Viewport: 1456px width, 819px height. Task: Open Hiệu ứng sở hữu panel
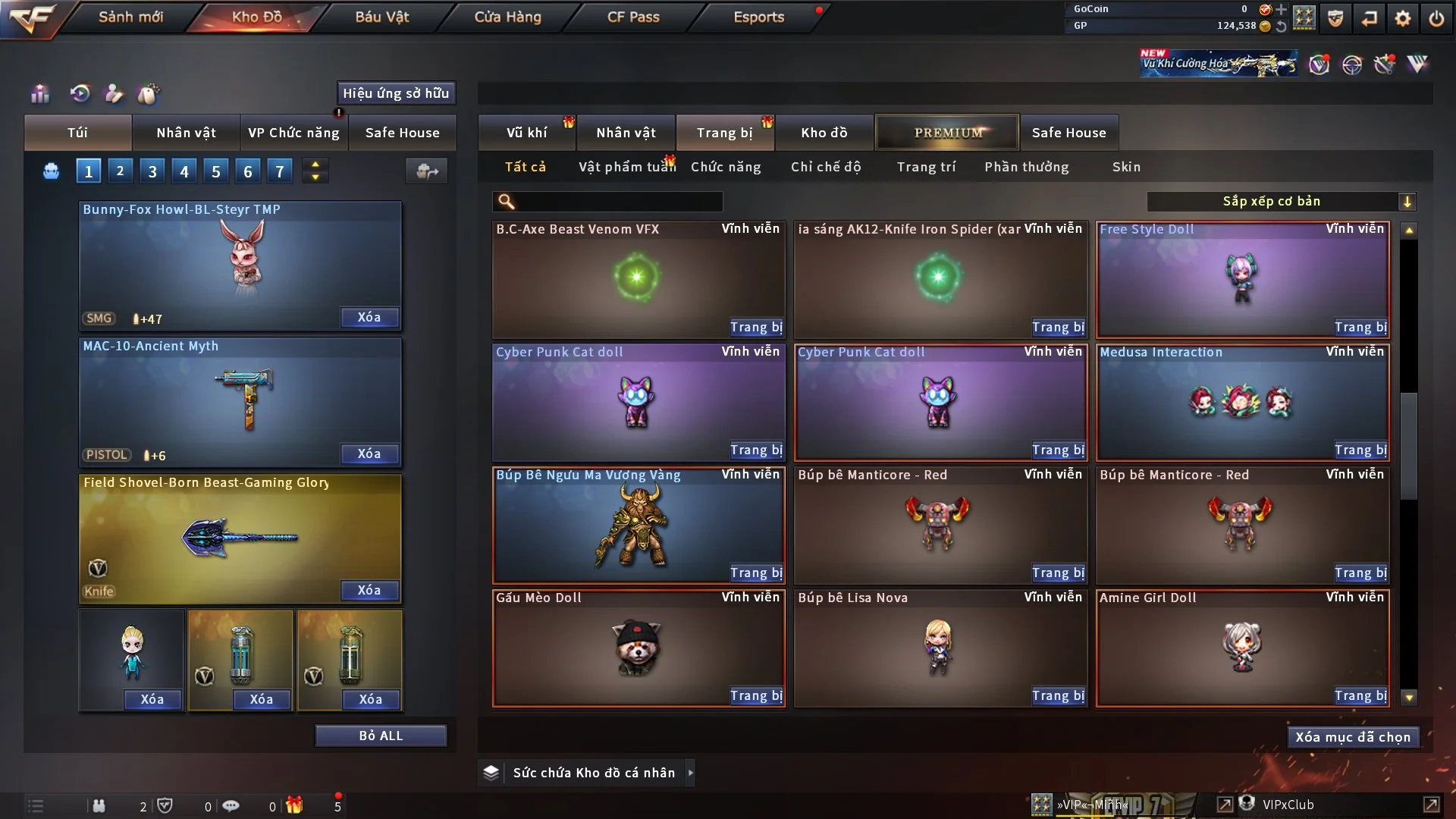point(396,93)
